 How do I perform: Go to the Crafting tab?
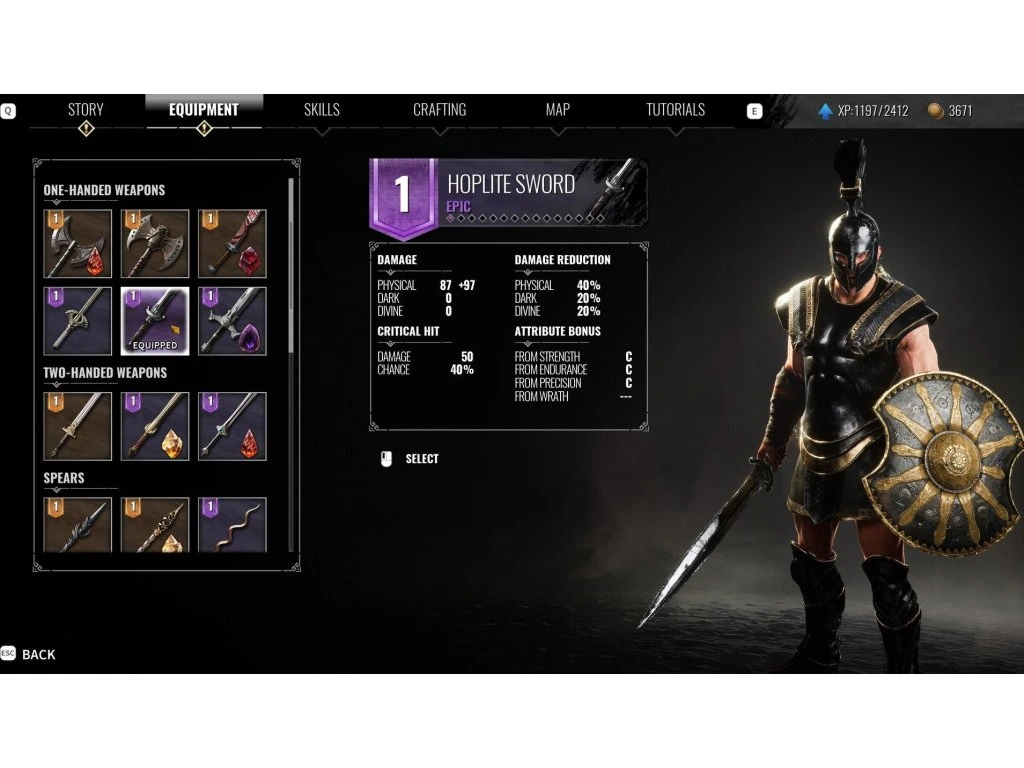[x=439, y=110]
